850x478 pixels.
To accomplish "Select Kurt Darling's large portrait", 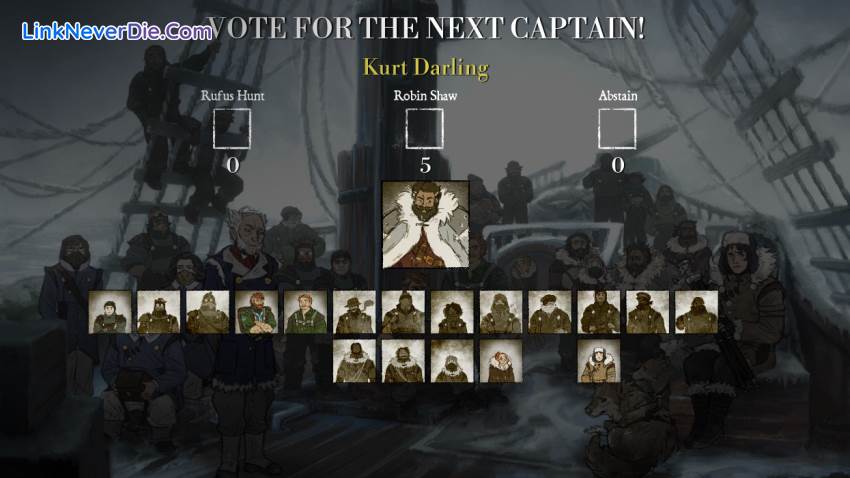I will point(425,224).
